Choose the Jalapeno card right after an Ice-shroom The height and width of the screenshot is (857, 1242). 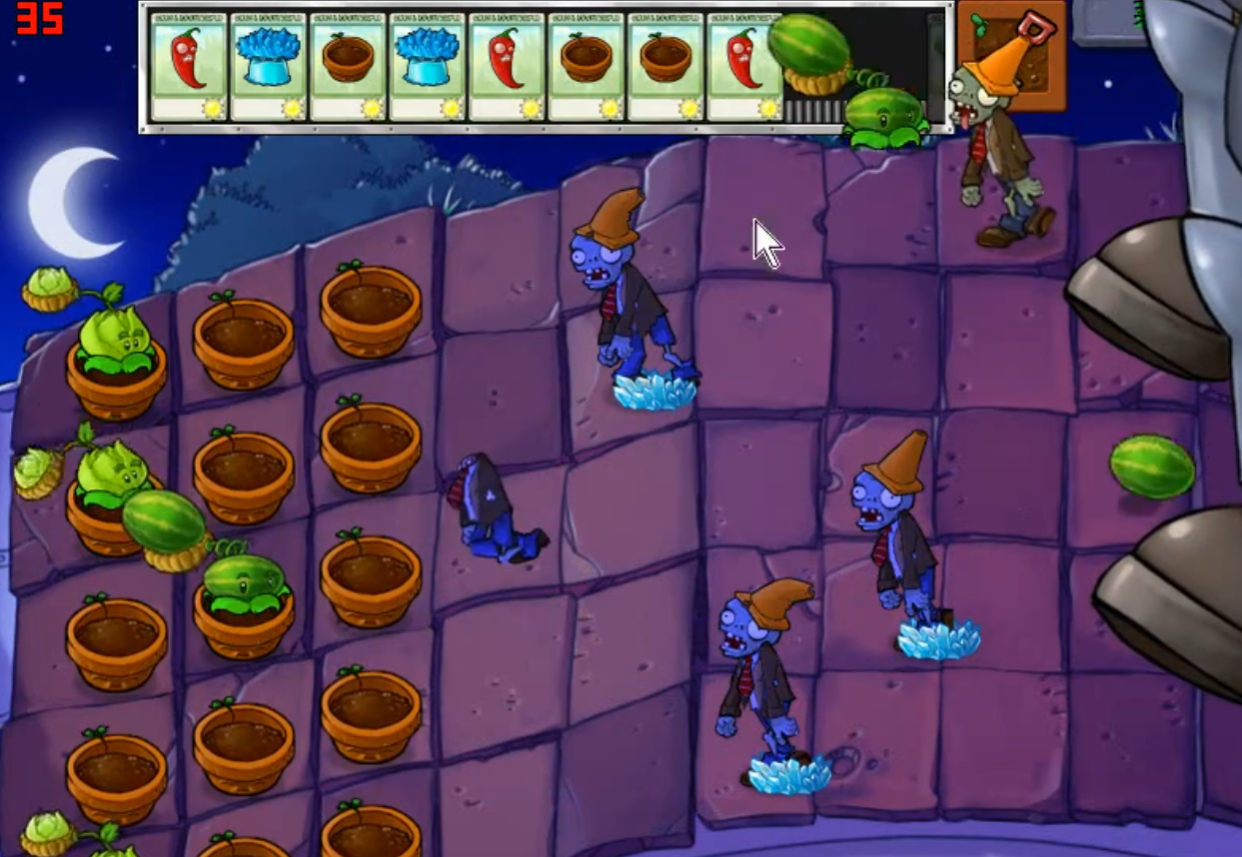[507, 67]
